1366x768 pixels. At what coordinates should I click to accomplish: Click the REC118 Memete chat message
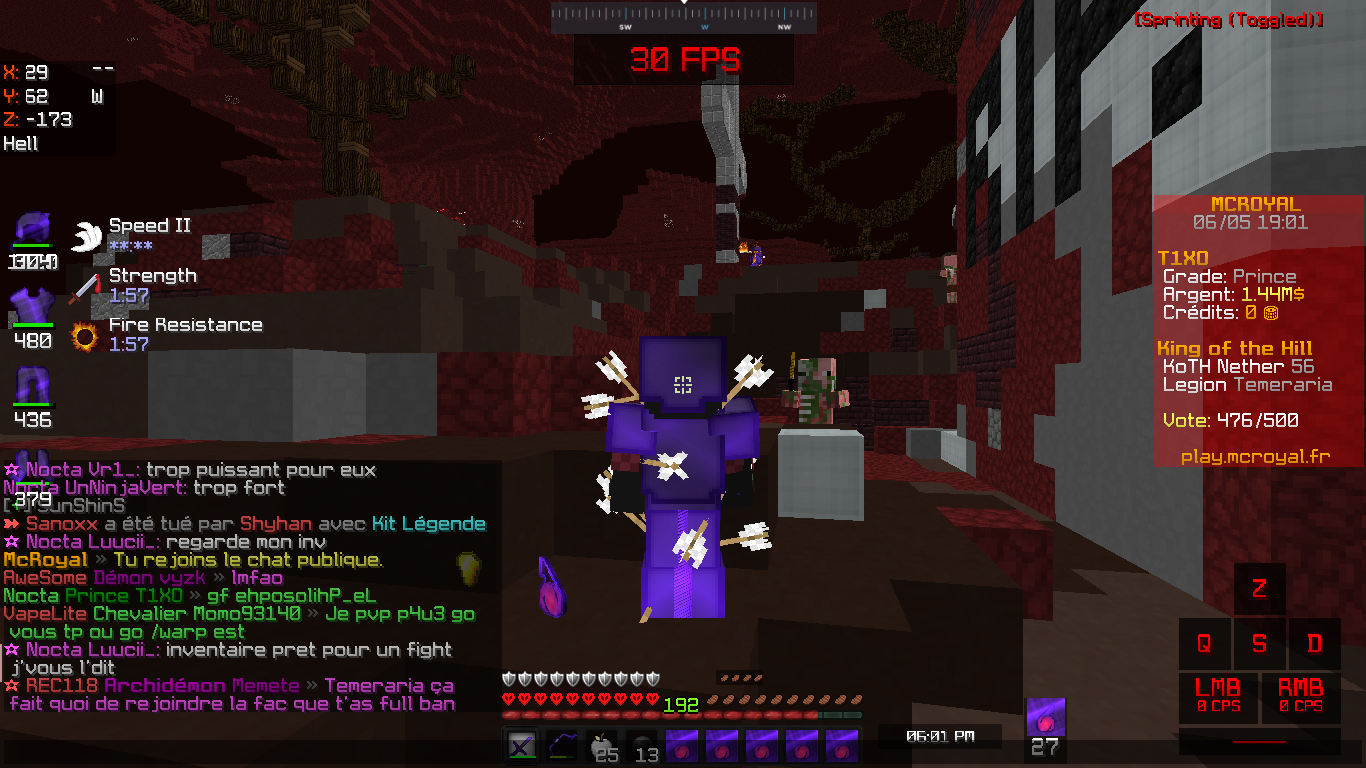tap(230, 686)
